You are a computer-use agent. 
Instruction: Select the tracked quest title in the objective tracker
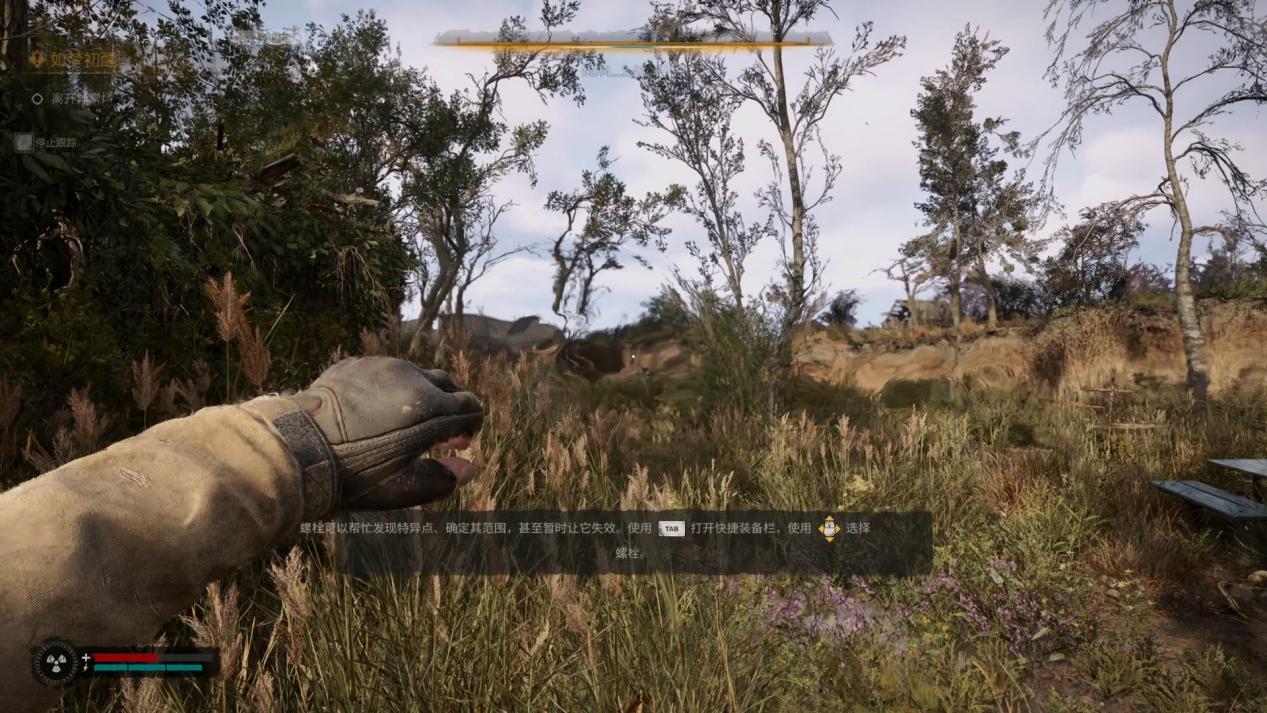pyautogui.click(x=82, y=60)
